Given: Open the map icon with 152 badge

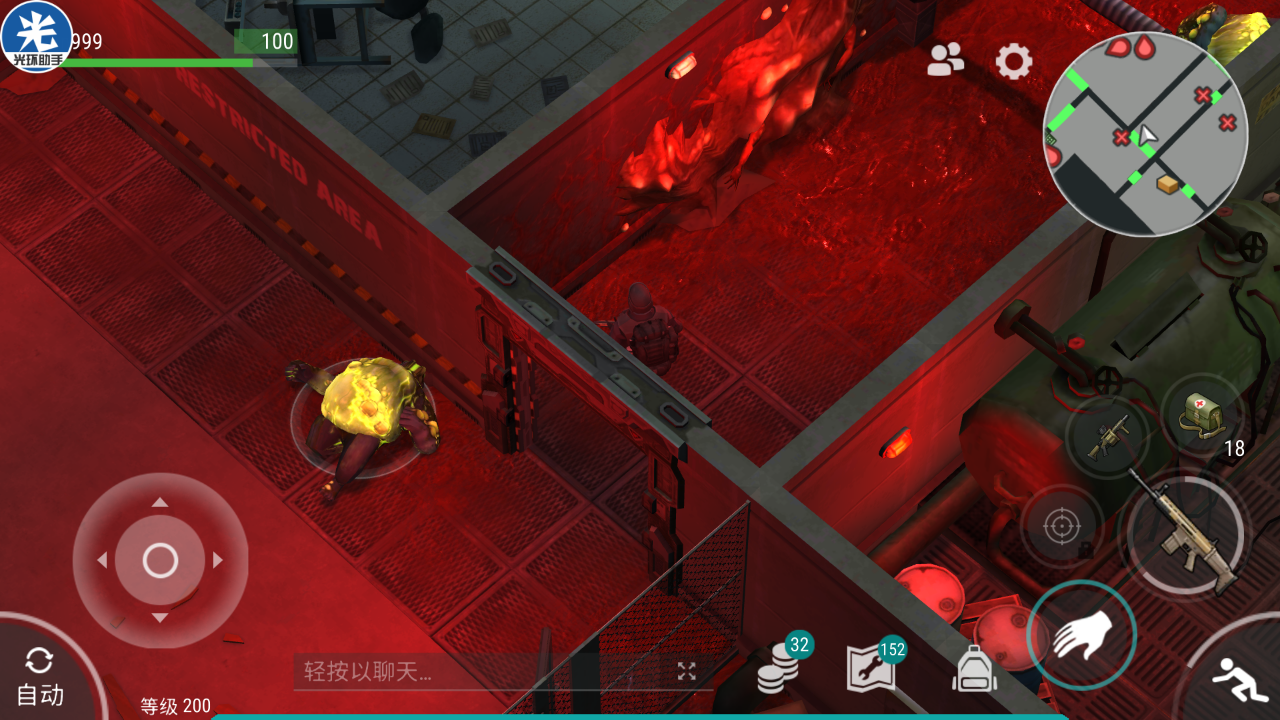Looking at the screenshot, I should click(x=871, y=668).
